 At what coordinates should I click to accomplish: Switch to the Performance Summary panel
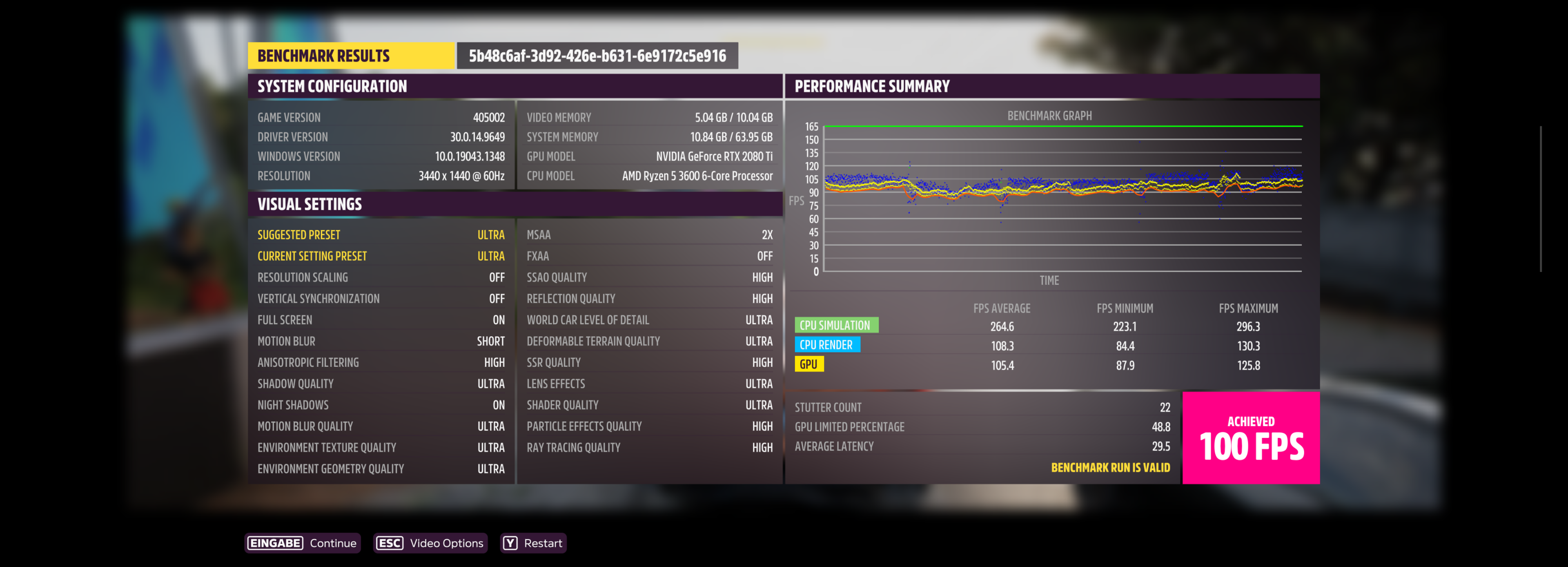pos(872,86)
